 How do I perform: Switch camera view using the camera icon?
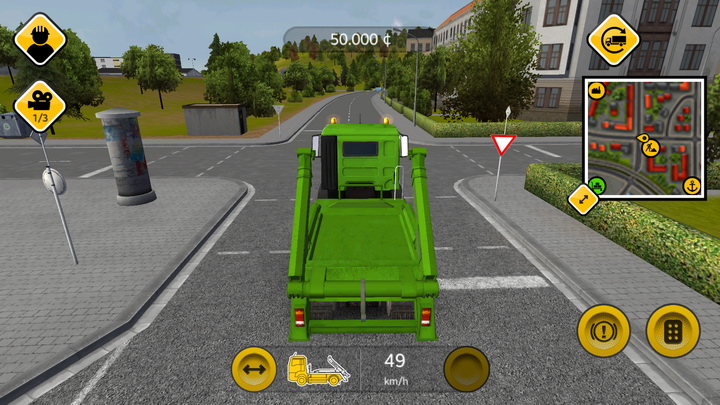pos(40,104)
